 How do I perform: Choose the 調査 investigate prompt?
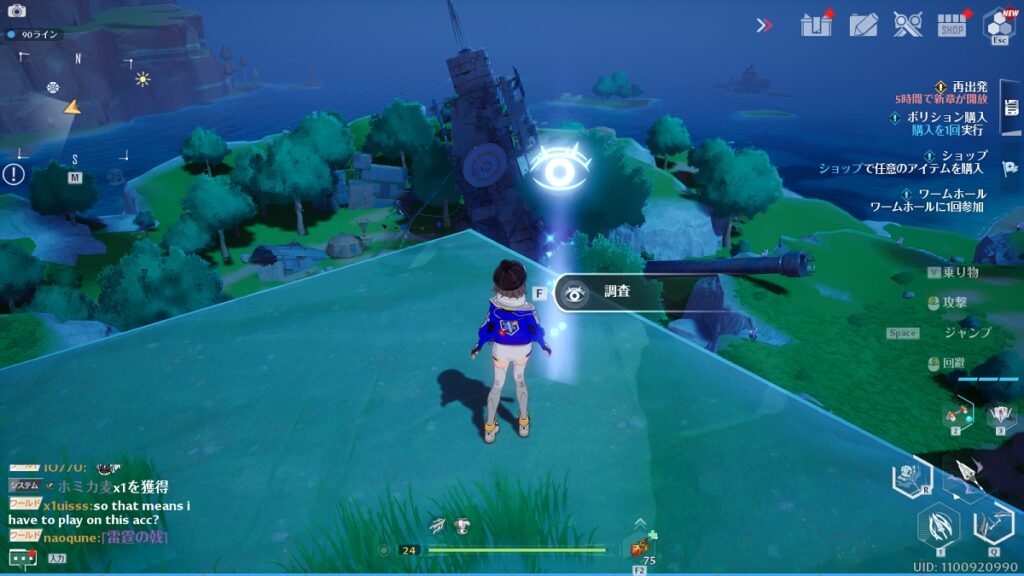605,293
